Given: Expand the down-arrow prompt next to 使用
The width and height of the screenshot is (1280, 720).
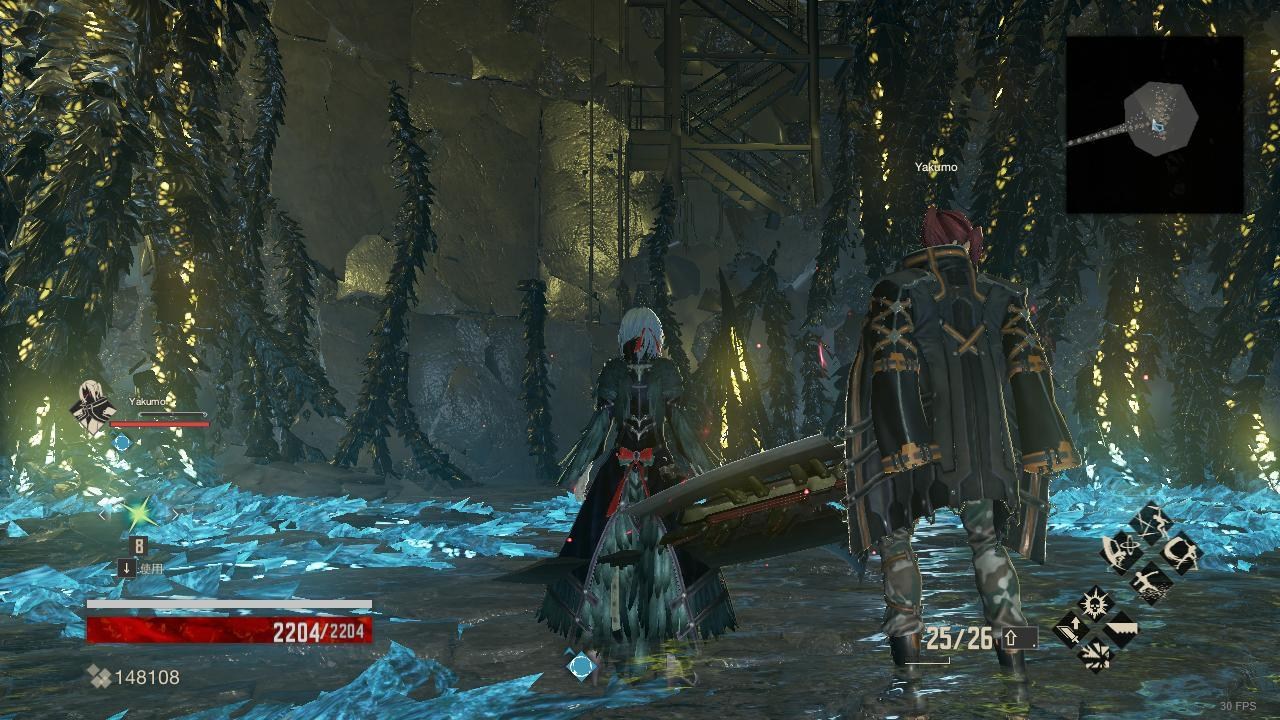Looking at the screenshot, I should pyautogui.click(x=126, y=568).
